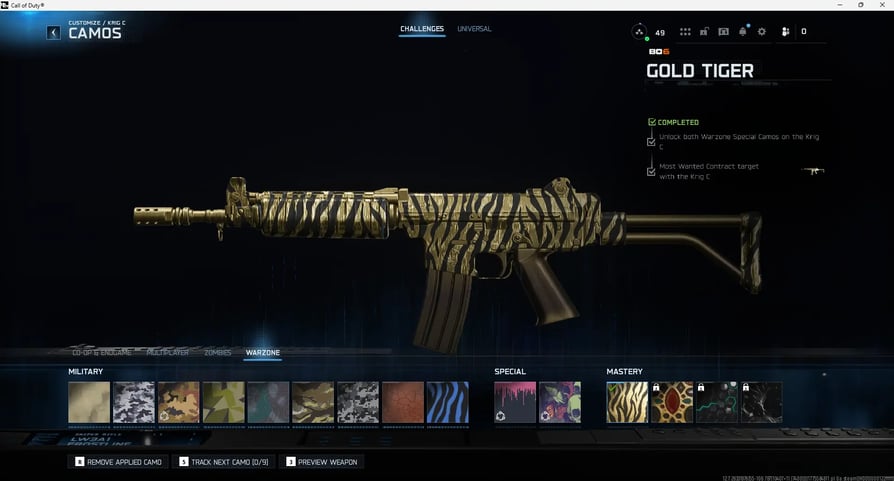This screenshot has height=481, width=894.
Task: Select the Challenges tab
Action: click(422, 29)
